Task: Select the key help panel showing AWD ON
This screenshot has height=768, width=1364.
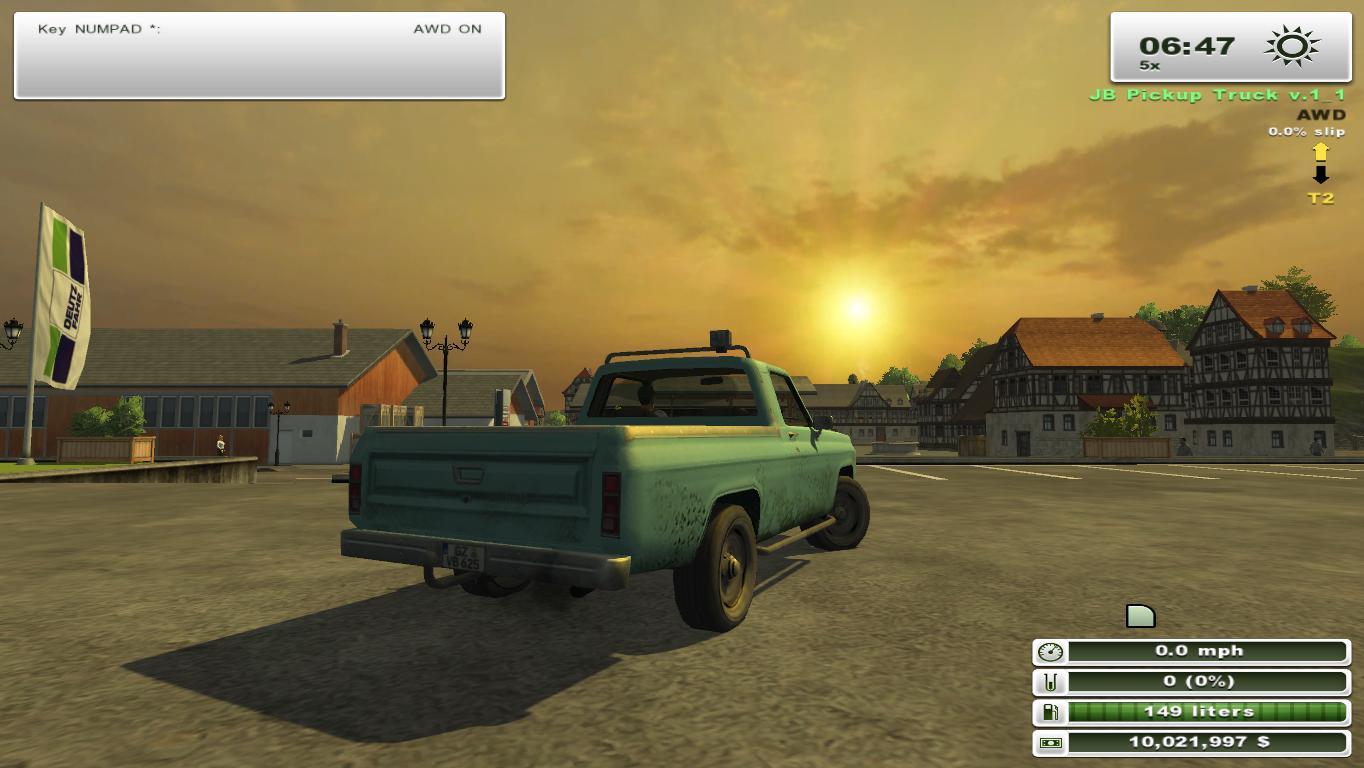Action: [x=259, y=56]
